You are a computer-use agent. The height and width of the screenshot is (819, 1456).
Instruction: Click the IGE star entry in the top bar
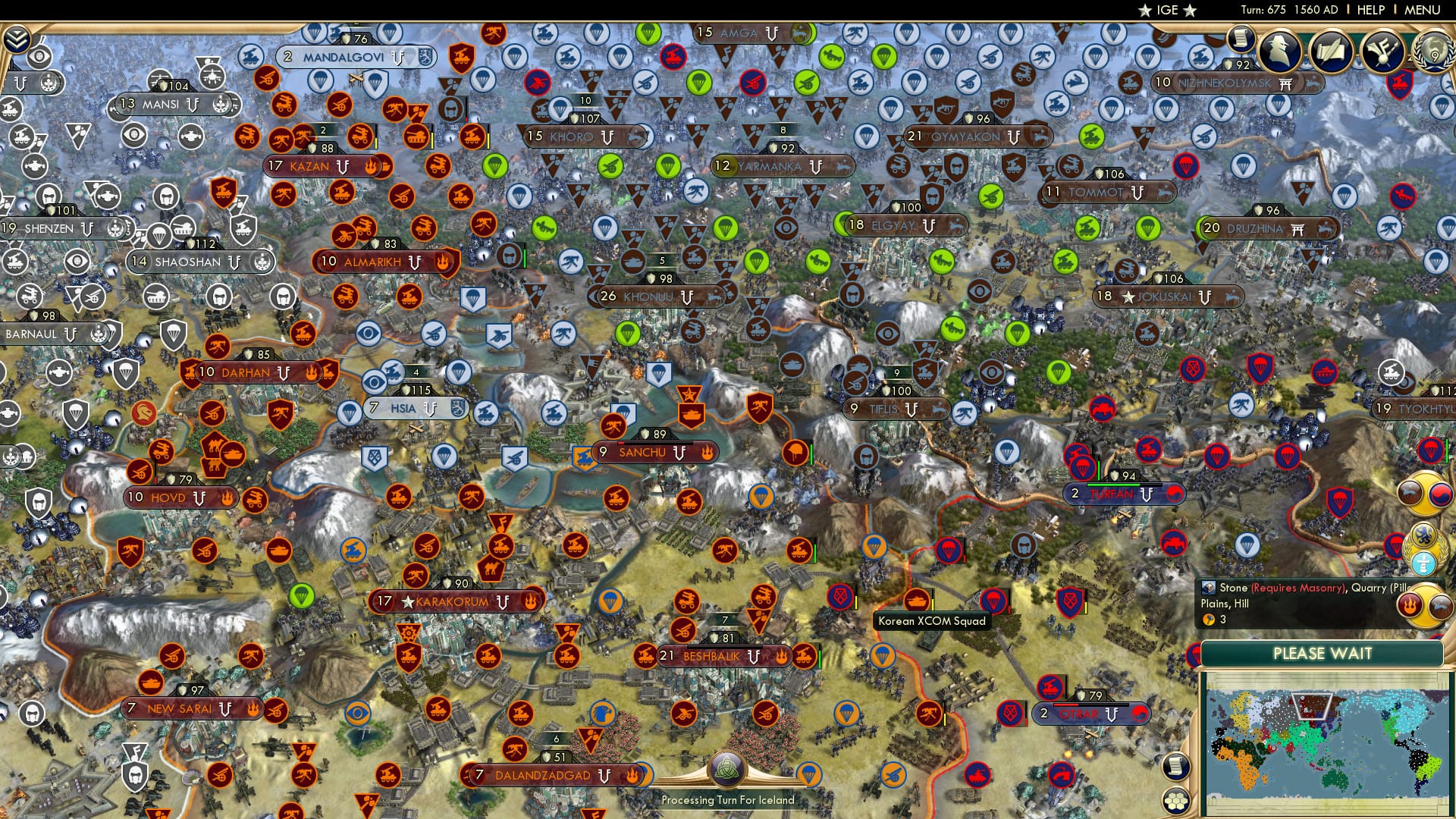[x=1168, y=10]
